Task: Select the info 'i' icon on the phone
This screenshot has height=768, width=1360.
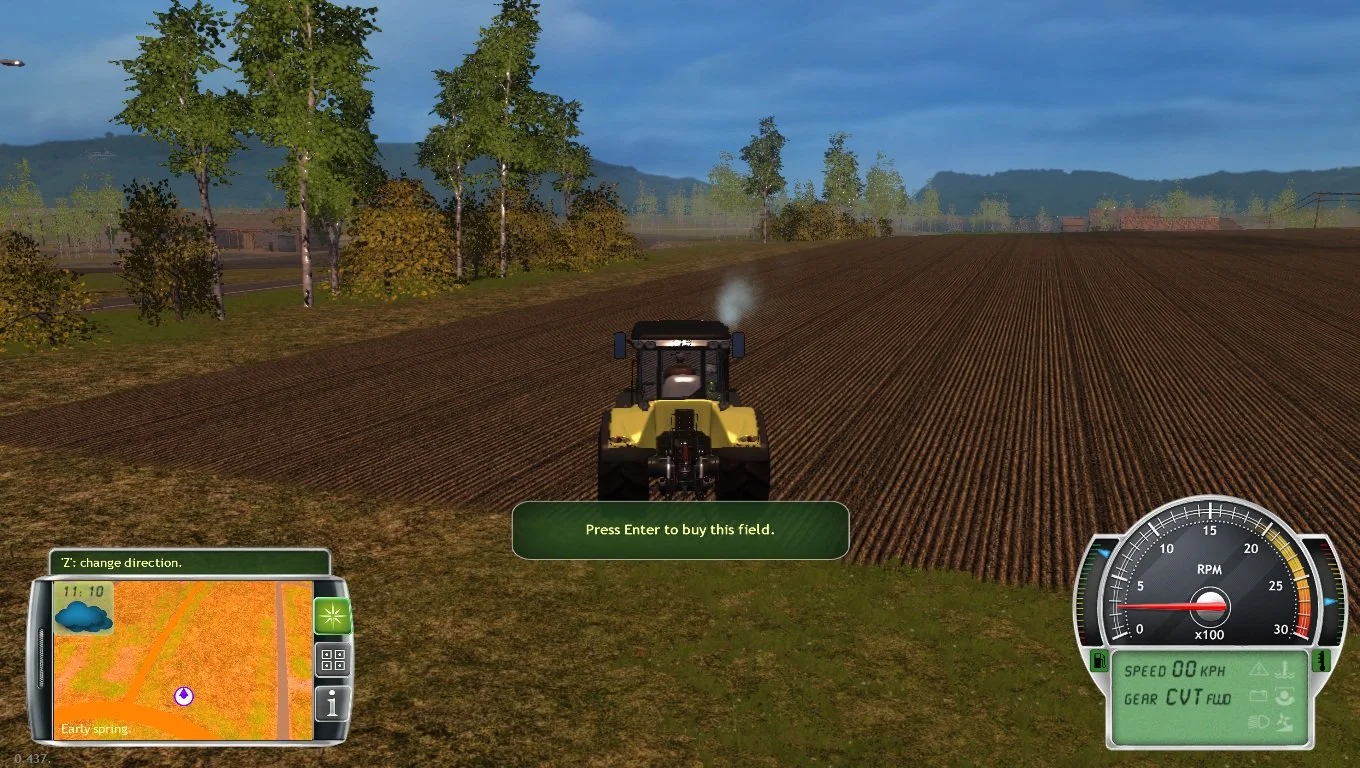Action: (x=332, y=703)
